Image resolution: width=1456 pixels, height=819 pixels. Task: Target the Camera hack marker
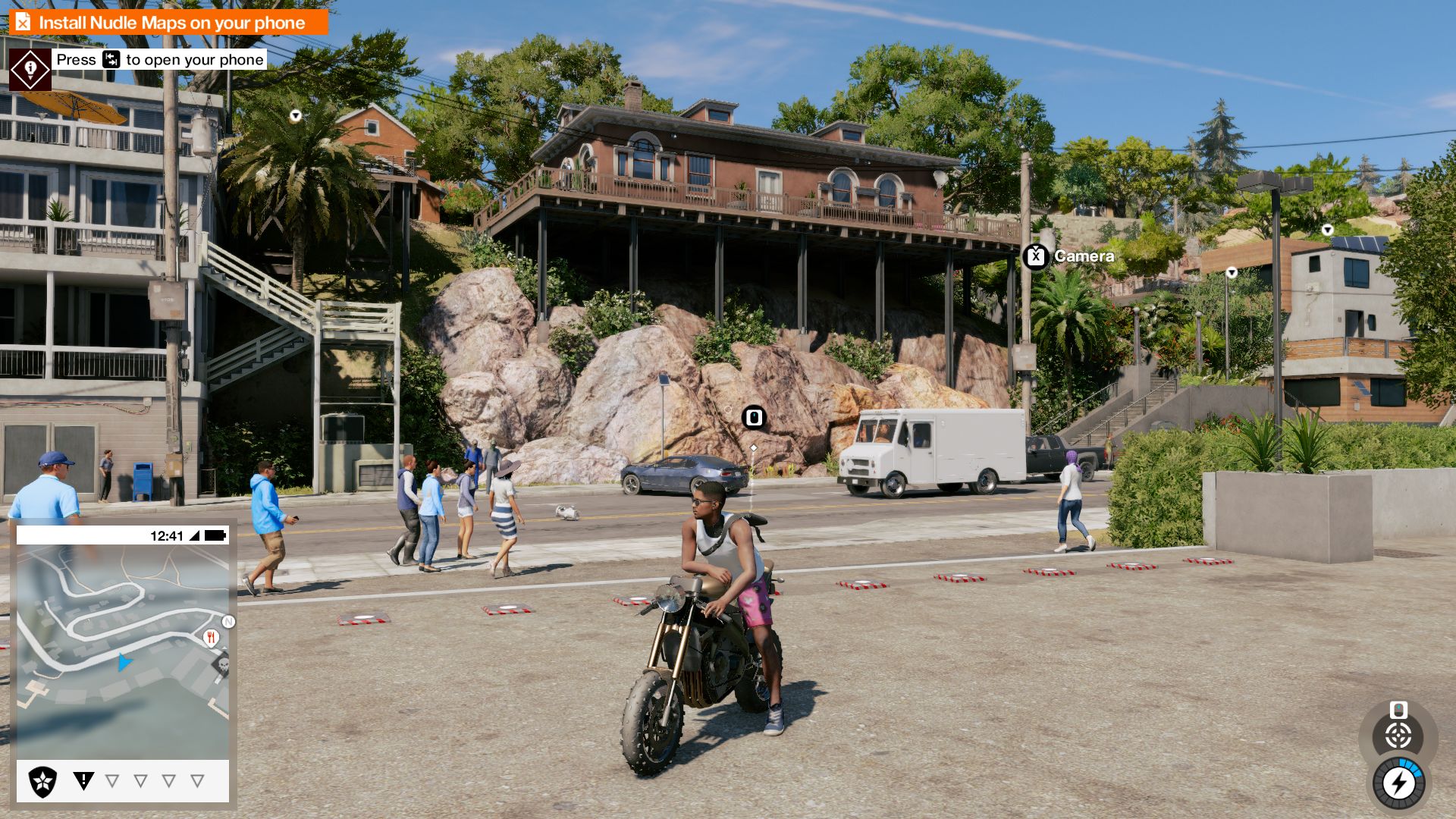tap(1036, 257)
